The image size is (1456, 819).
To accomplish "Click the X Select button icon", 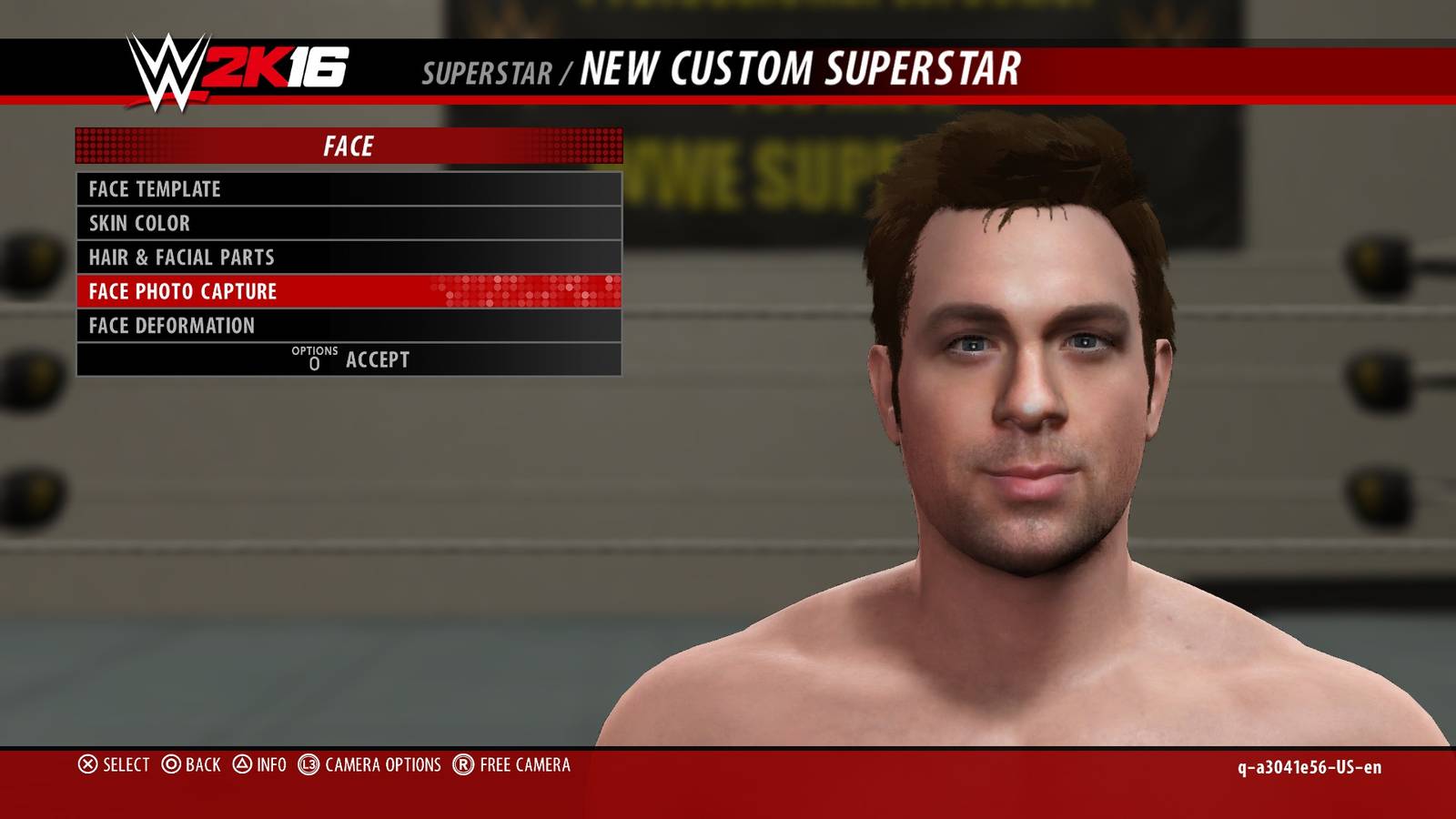I will pos(87,766).
